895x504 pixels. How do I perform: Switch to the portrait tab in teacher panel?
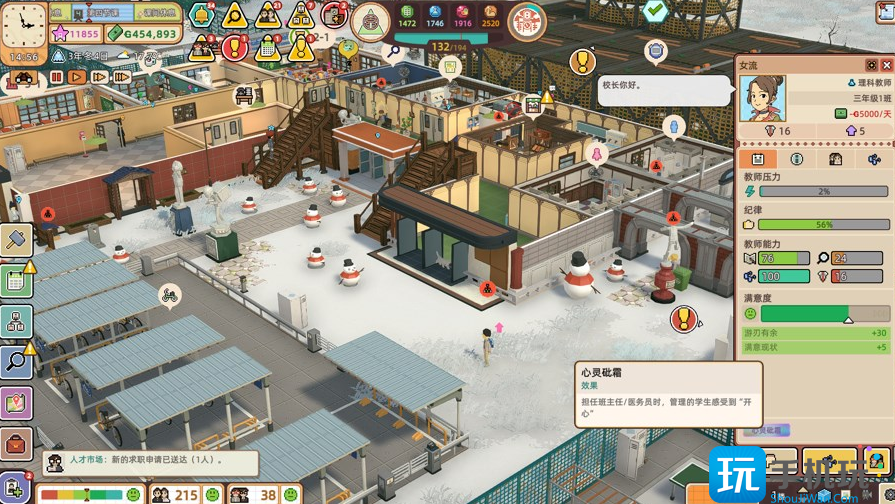pos(836,159)
